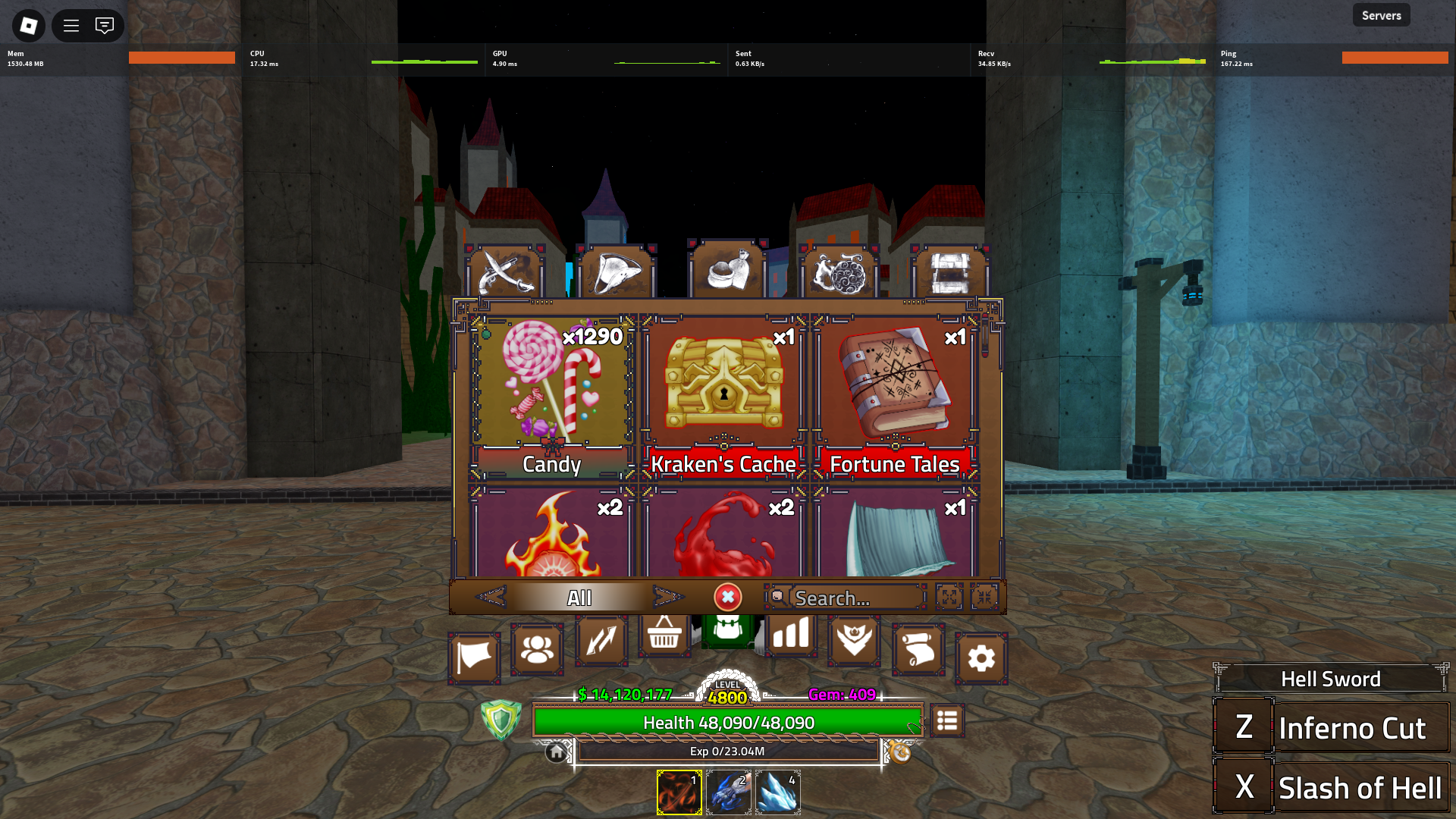Open the shopping basket shop
The width and height of the screenshot is (1456, 819).
(x=664, y=634)
